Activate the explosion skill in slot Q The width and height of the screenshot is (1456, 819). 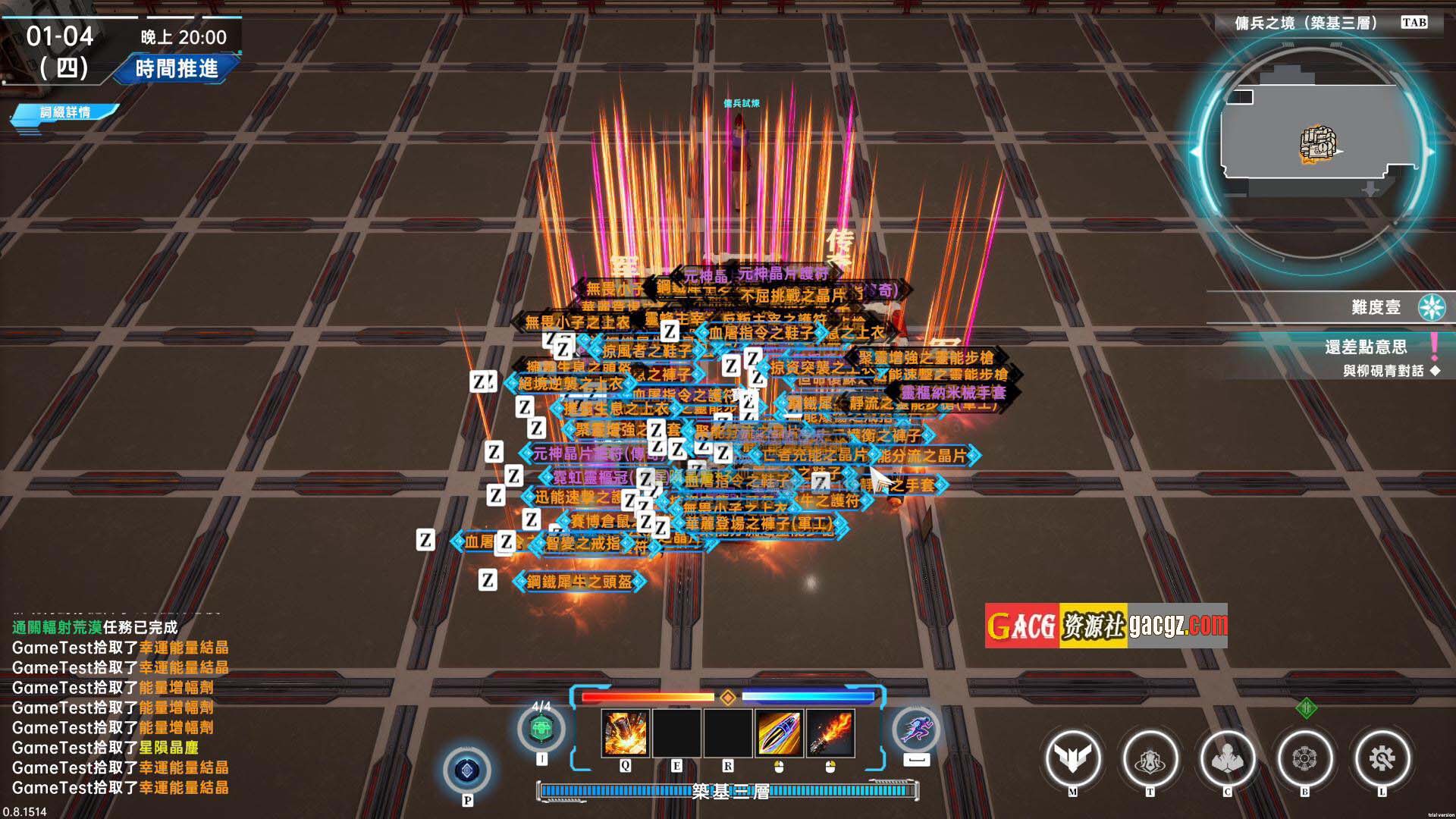point(625,733)
